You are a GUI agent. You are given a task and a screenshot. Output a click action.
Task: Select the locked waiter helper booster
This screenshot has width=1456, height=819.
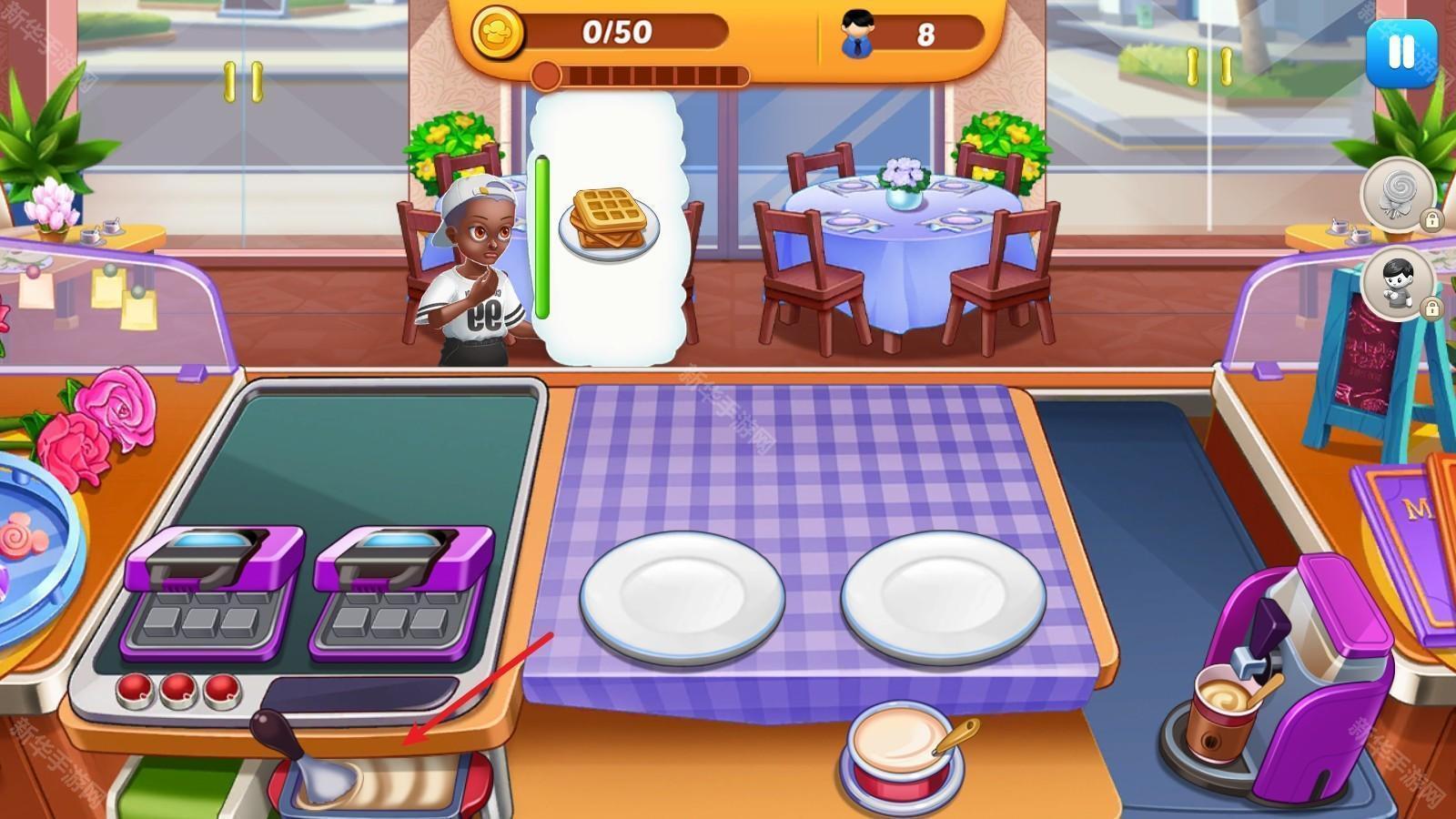[1398, 283]
